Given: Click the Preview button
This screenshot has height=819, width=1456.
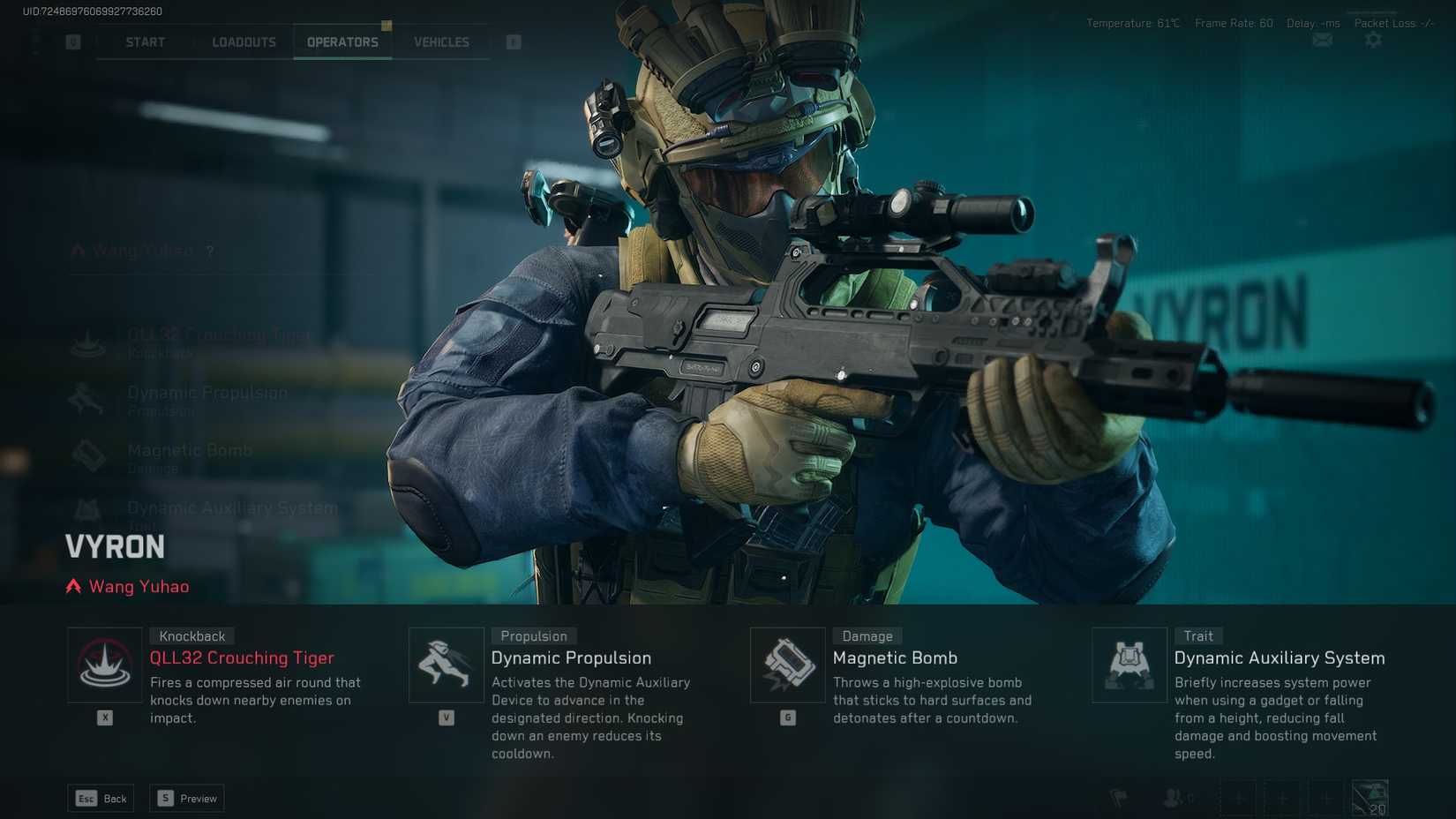Looking at the screenshot, I should coord(186,798).
